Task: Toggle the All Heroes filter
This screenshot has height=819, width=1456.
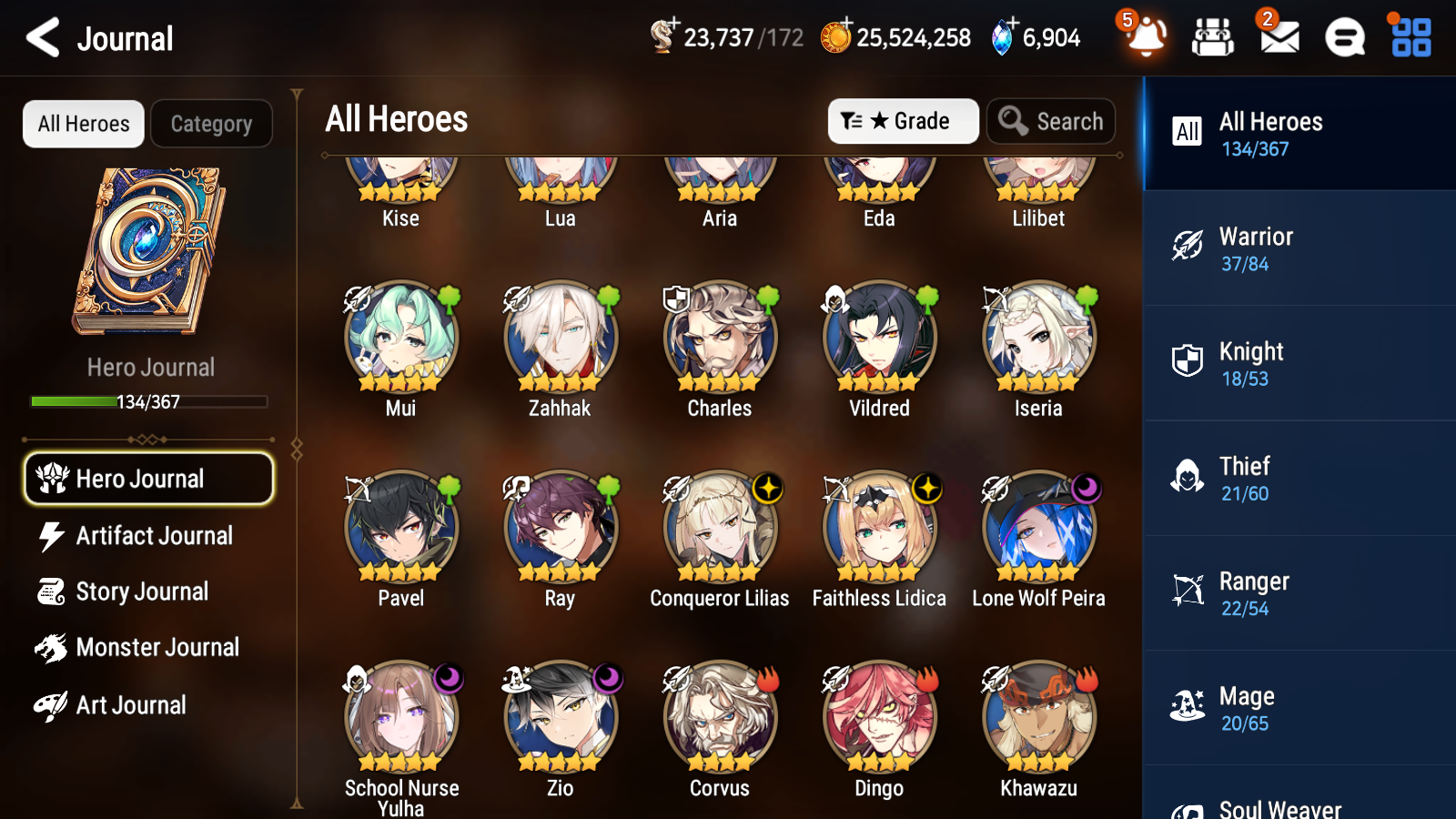Action: [x=83, y=124]
